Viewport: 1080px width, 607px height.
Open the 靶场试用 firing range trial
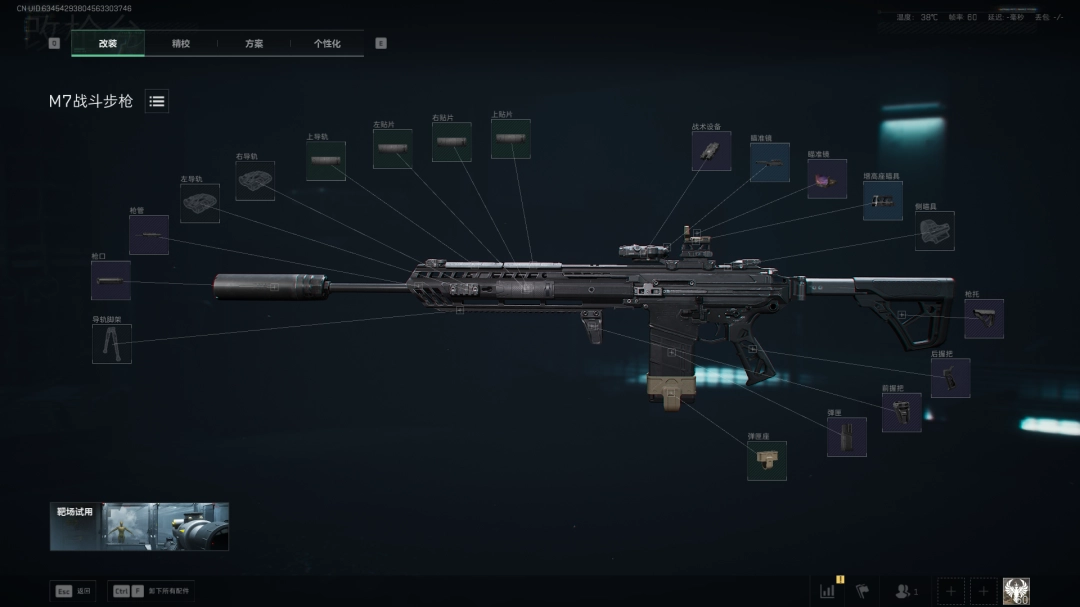pyautogui.click(x=139, y=527)
